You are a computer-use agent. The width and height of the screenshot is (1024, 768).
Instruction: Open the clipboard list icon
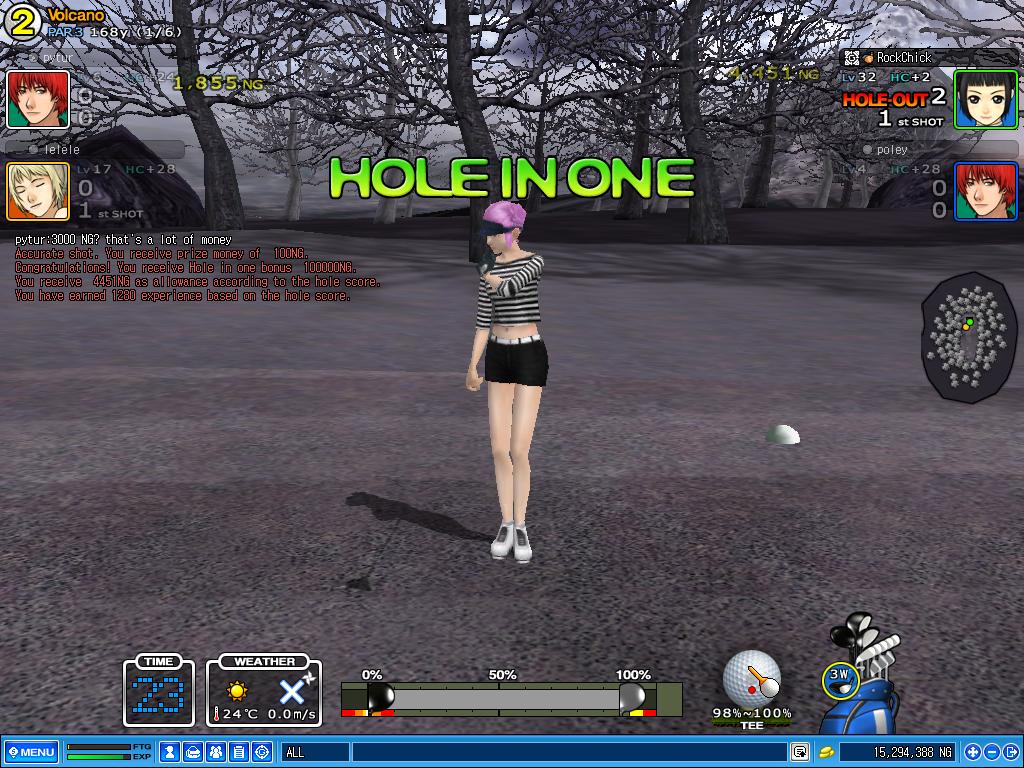pyautogui.click(x=239, y=752)
